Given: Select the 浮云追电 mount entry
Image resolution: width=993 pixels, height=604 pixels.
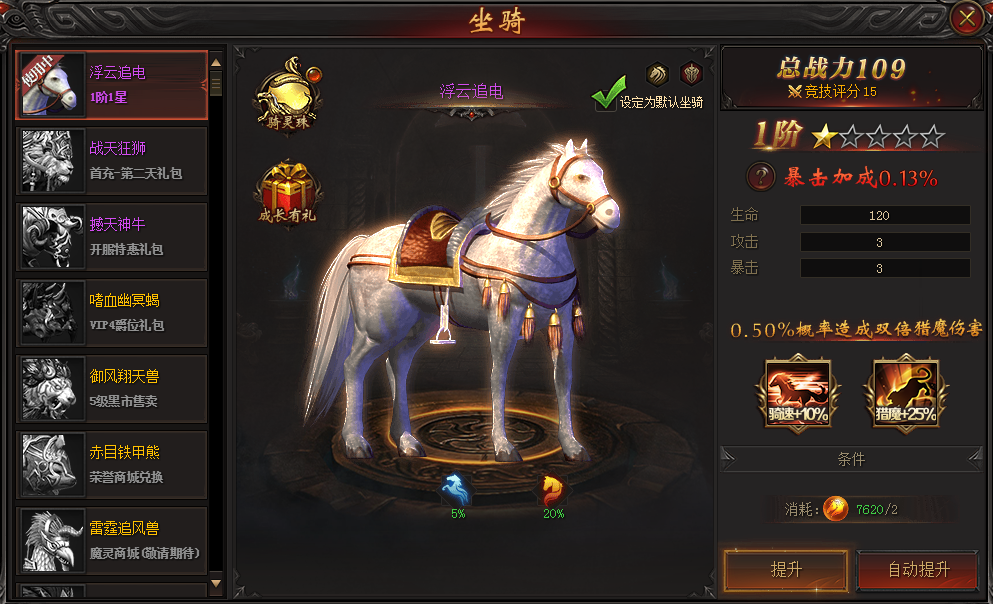Looking at the screenshot, I should click(112, 85).
